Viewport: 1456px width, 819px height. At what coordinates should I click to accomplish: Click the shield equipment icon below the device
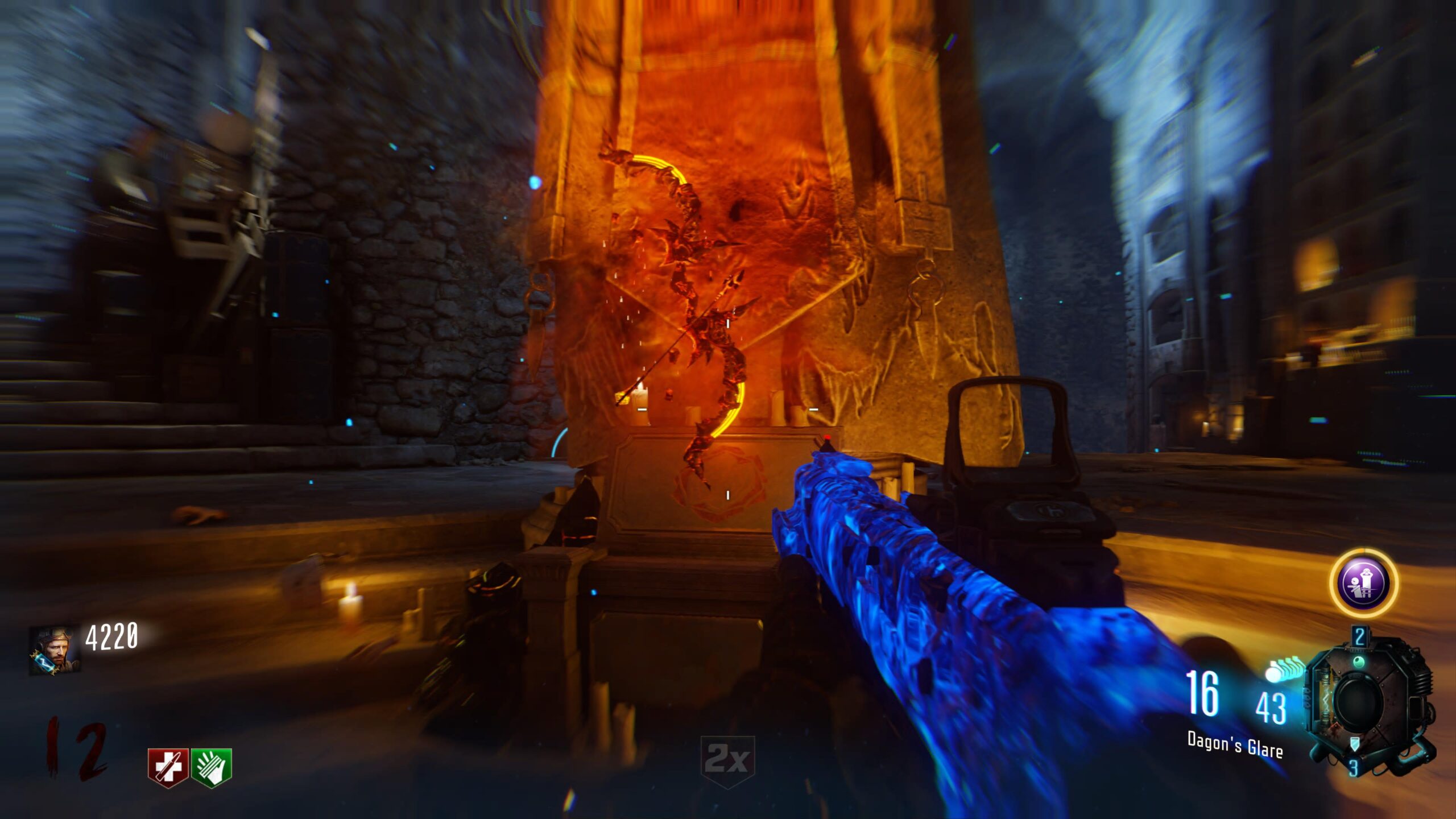click(x=1355, y=743)
